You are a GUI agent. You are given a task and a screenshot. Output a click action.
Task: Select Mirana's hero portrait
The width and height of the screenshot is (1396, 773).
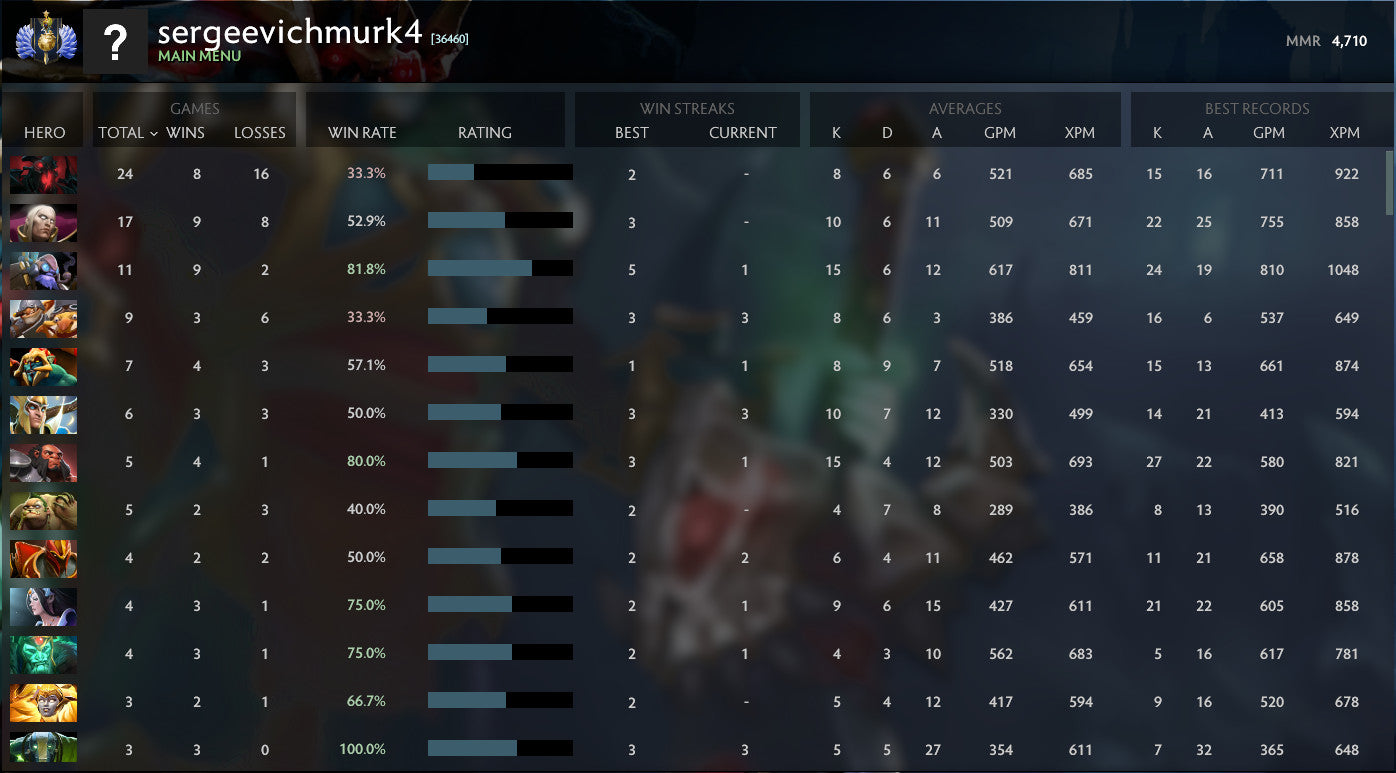[x=43, y=605]
